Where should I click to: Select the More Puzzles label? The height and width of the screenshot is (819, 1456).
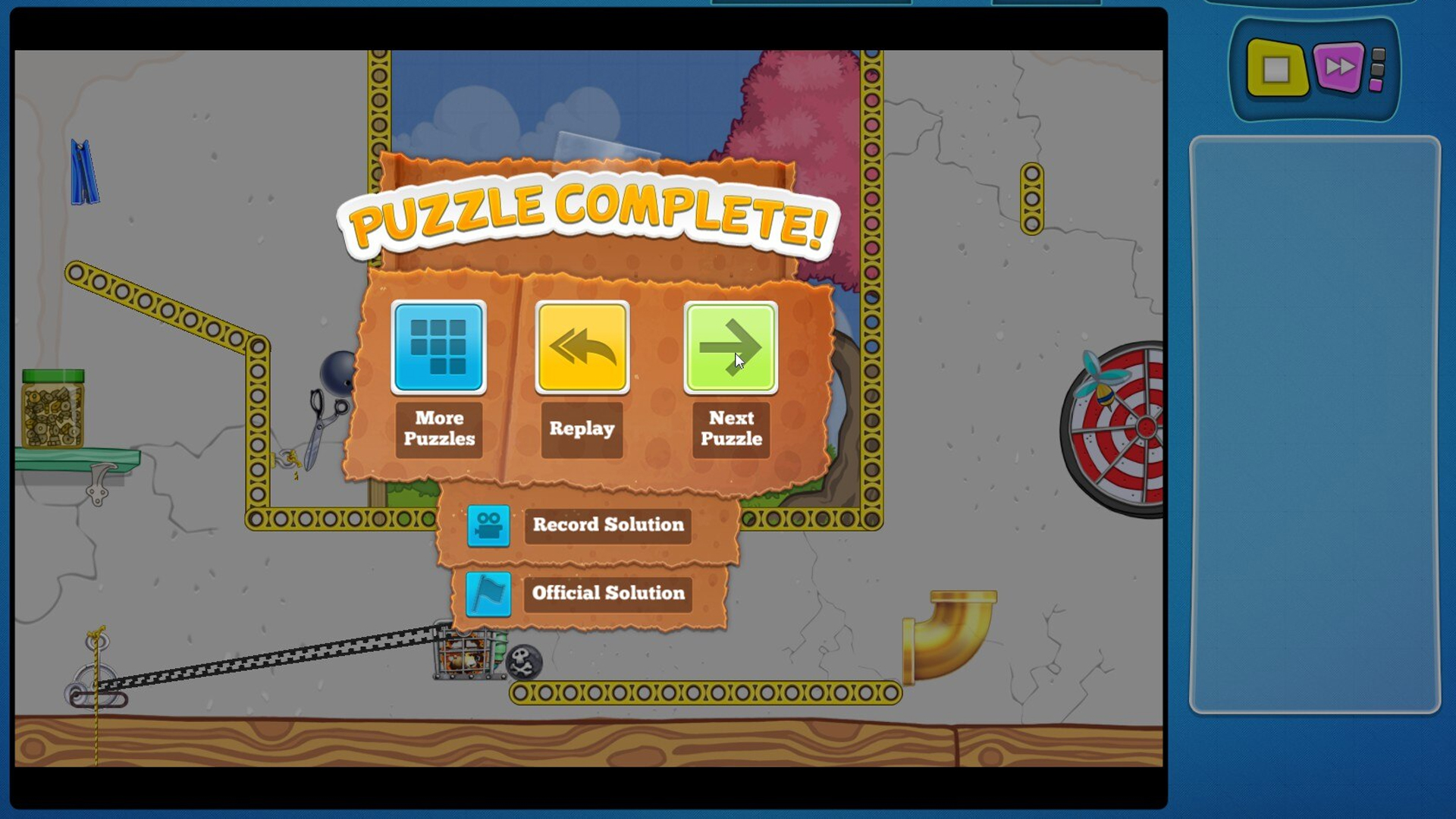[x=438, y=428]
